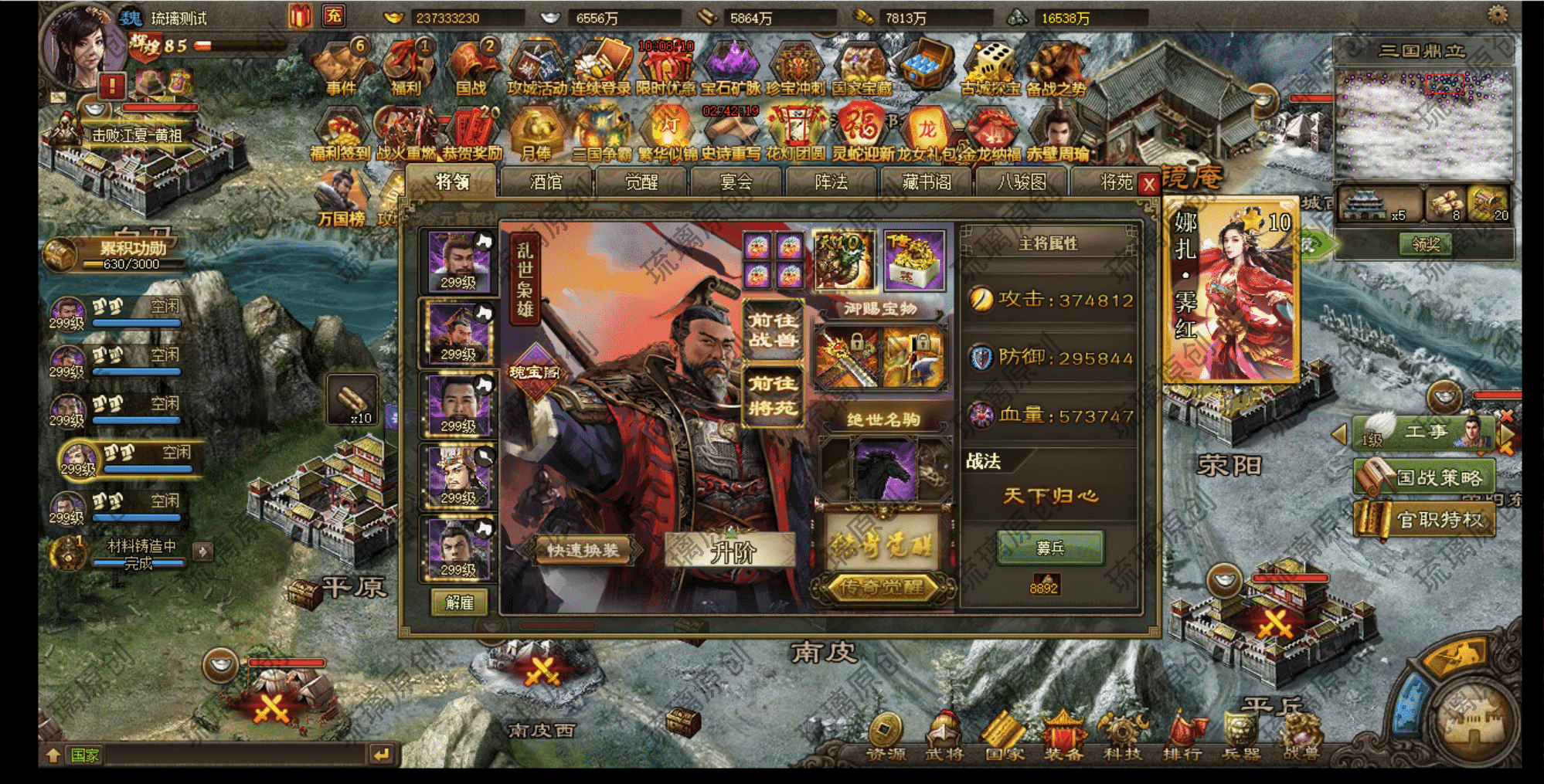This screenshot has height=784, width=1544.
Task: Open settings via the gear icon
Action: pos(1498,15)
